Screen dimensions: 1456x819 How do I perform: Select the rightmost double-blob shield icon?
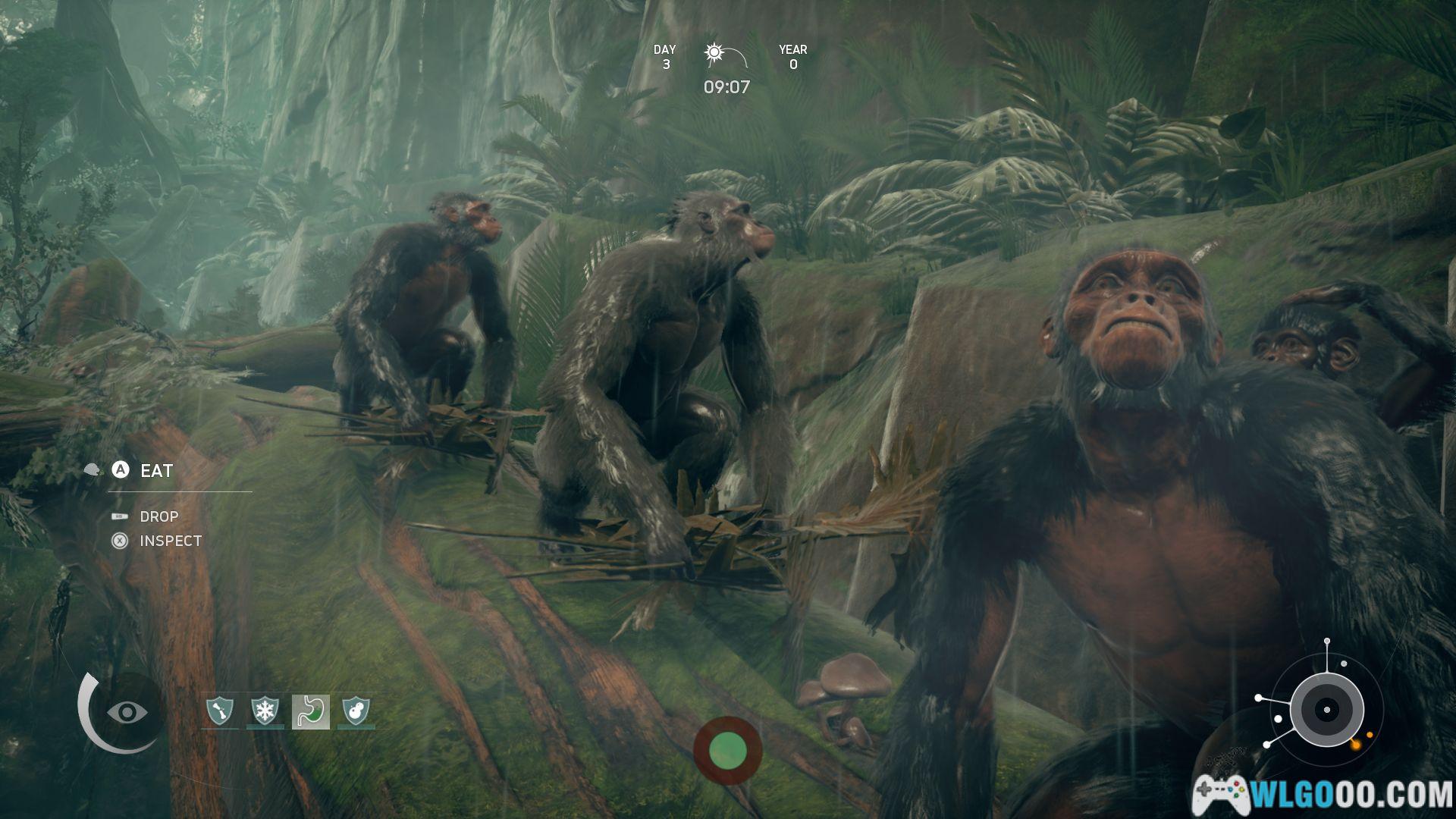(x=356, y=711)
